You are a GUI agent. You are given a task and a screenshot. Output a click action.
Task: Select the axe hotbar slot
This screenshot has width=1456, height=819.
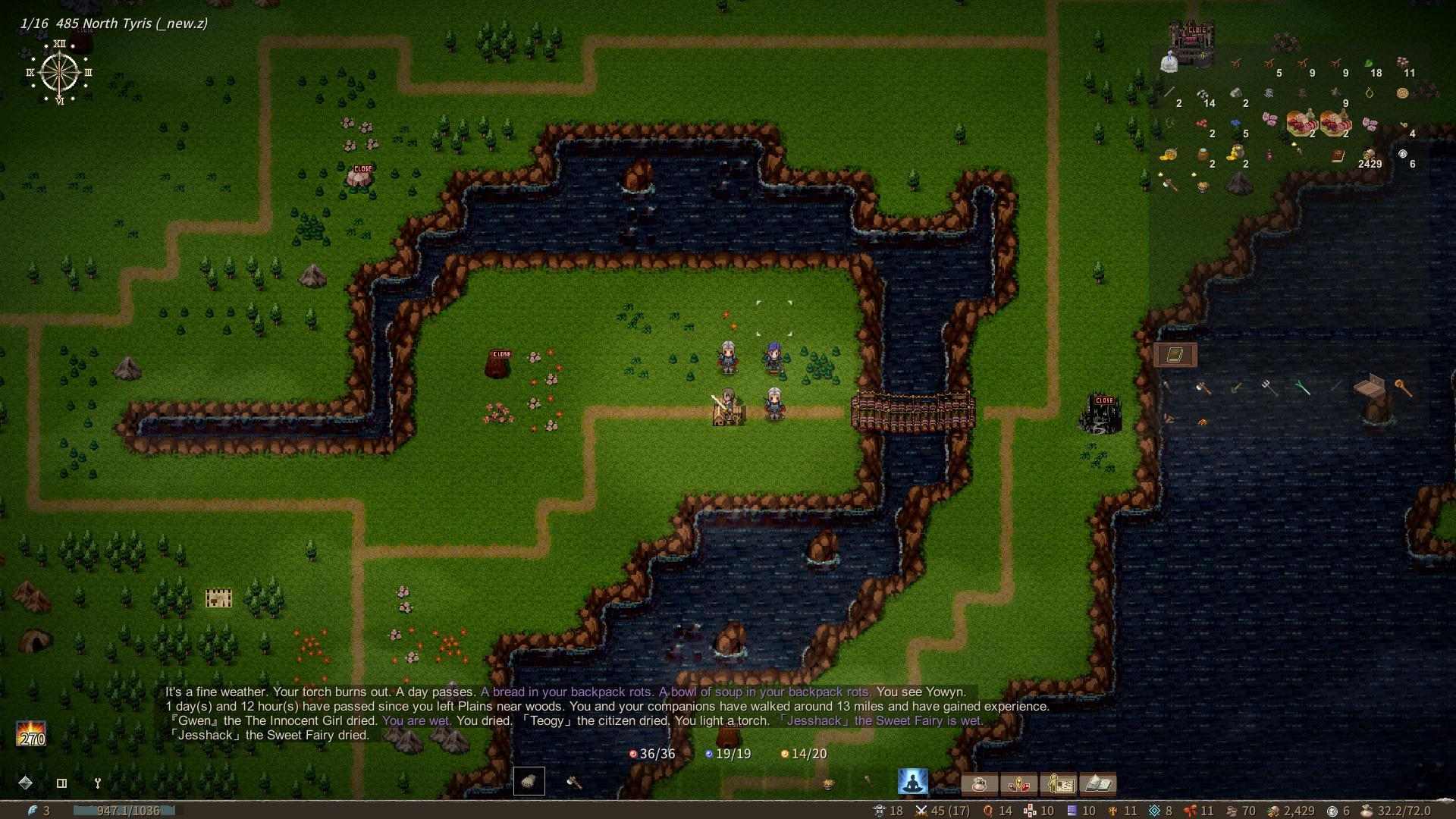[x=573, y=781]
